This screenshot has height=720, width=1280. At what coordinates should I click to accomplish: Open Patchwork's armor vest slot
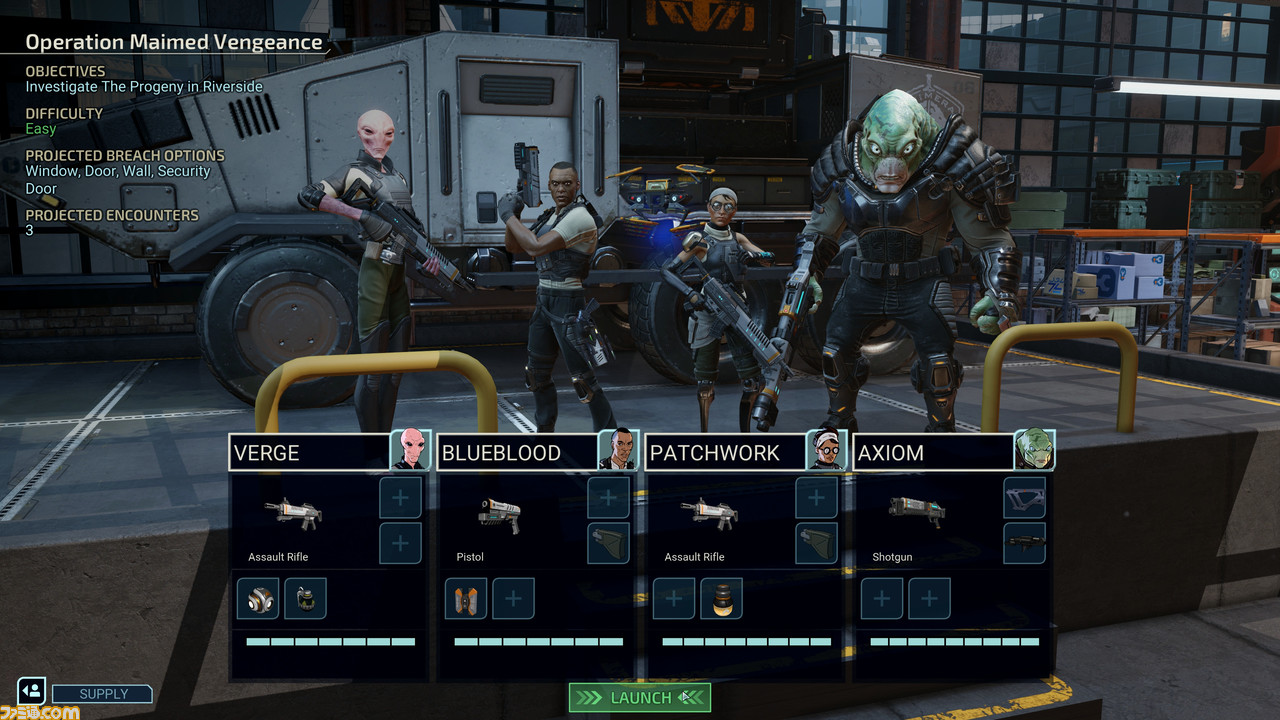coord(816,543)
